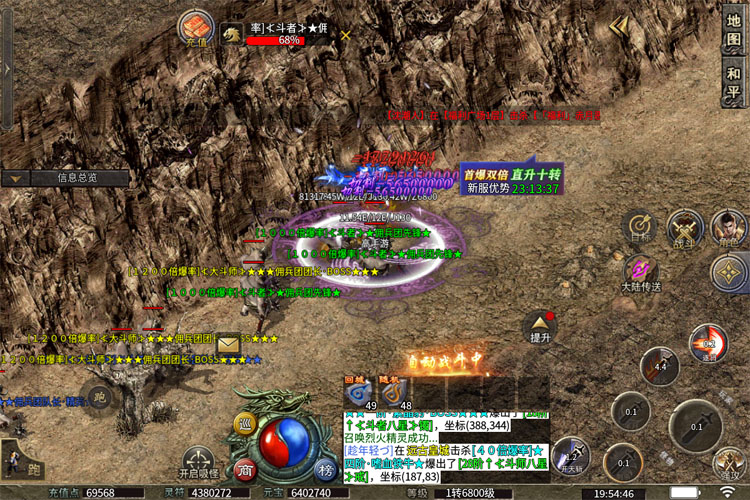Activate the 开天斩 skill button
The width and height of the screenshot is (750, 500).
570,453
